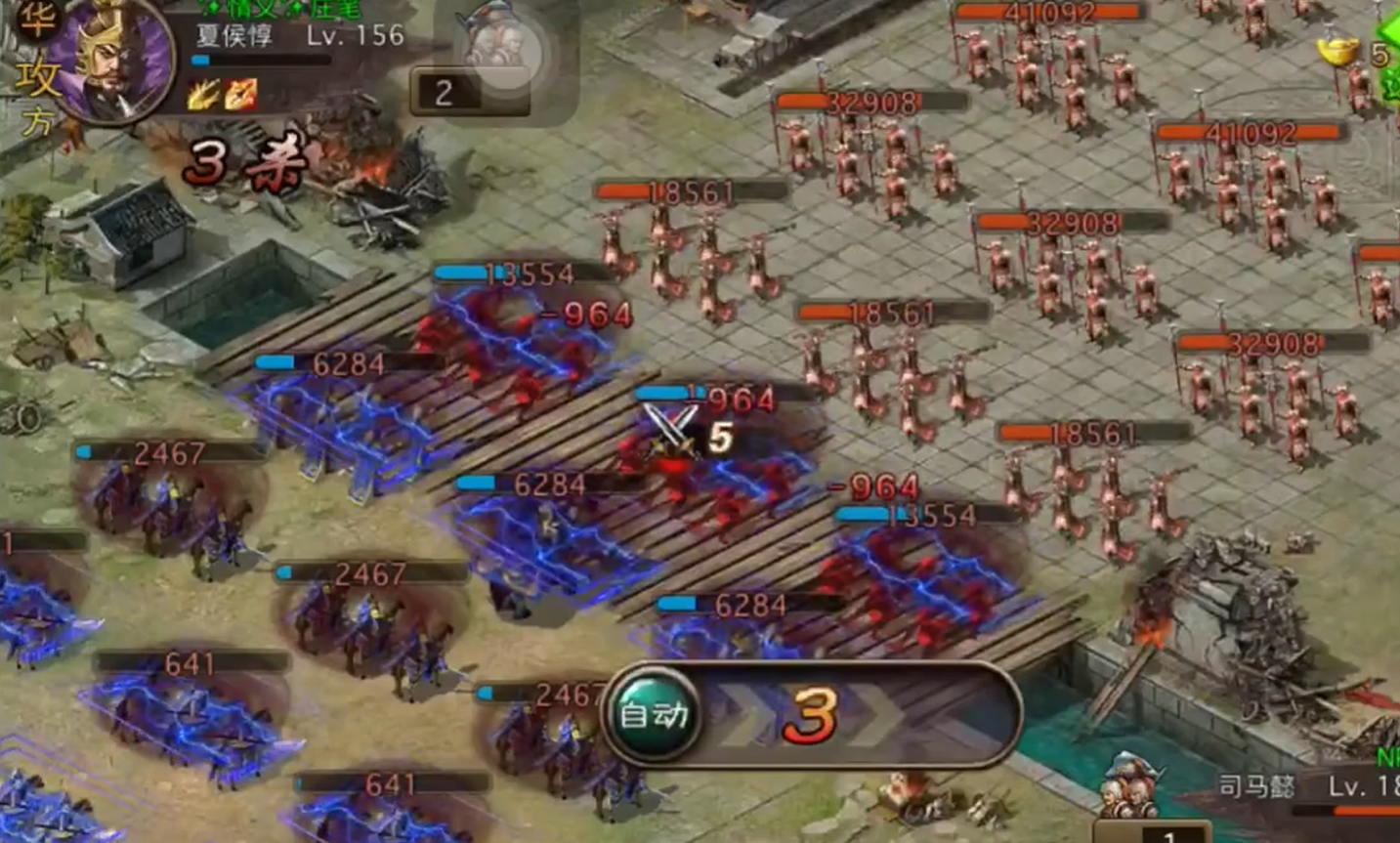Click the gold ingot currency icon

click(1336, 51)
